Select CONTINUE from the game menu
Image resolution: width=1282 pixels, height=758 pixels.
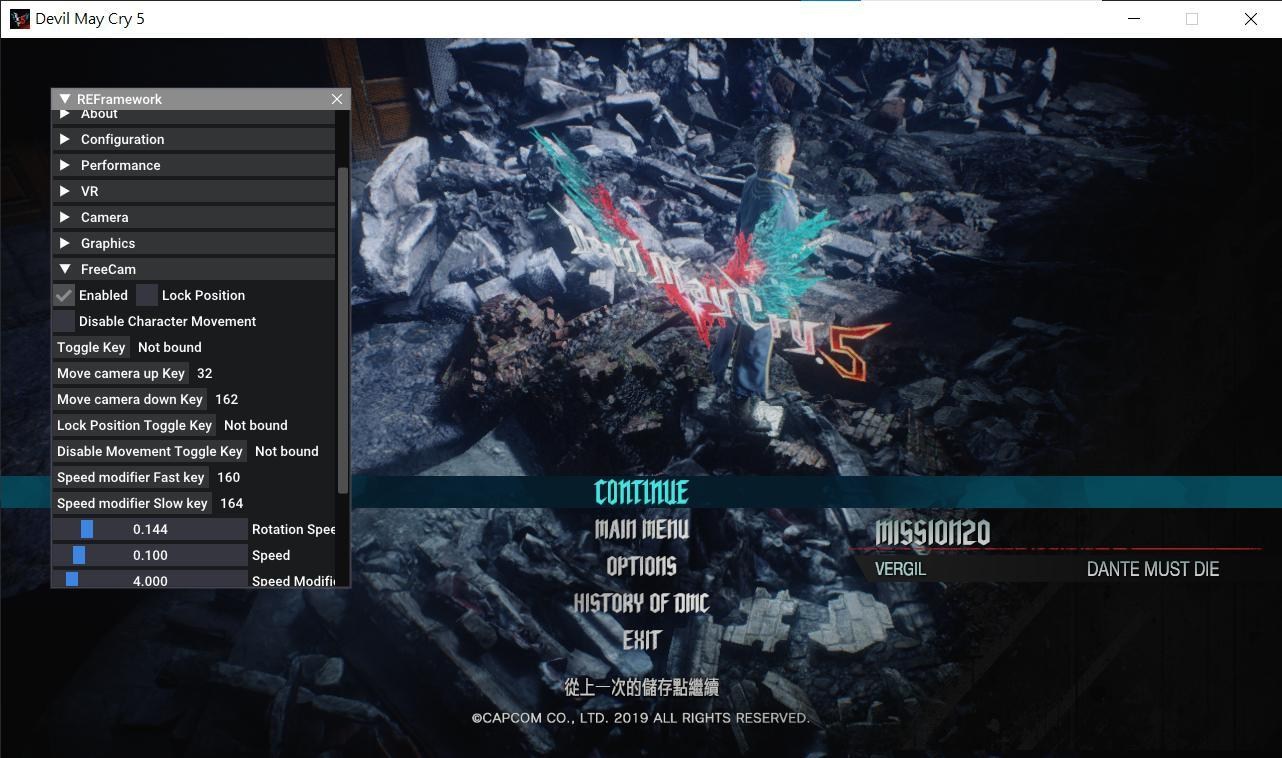640,492
